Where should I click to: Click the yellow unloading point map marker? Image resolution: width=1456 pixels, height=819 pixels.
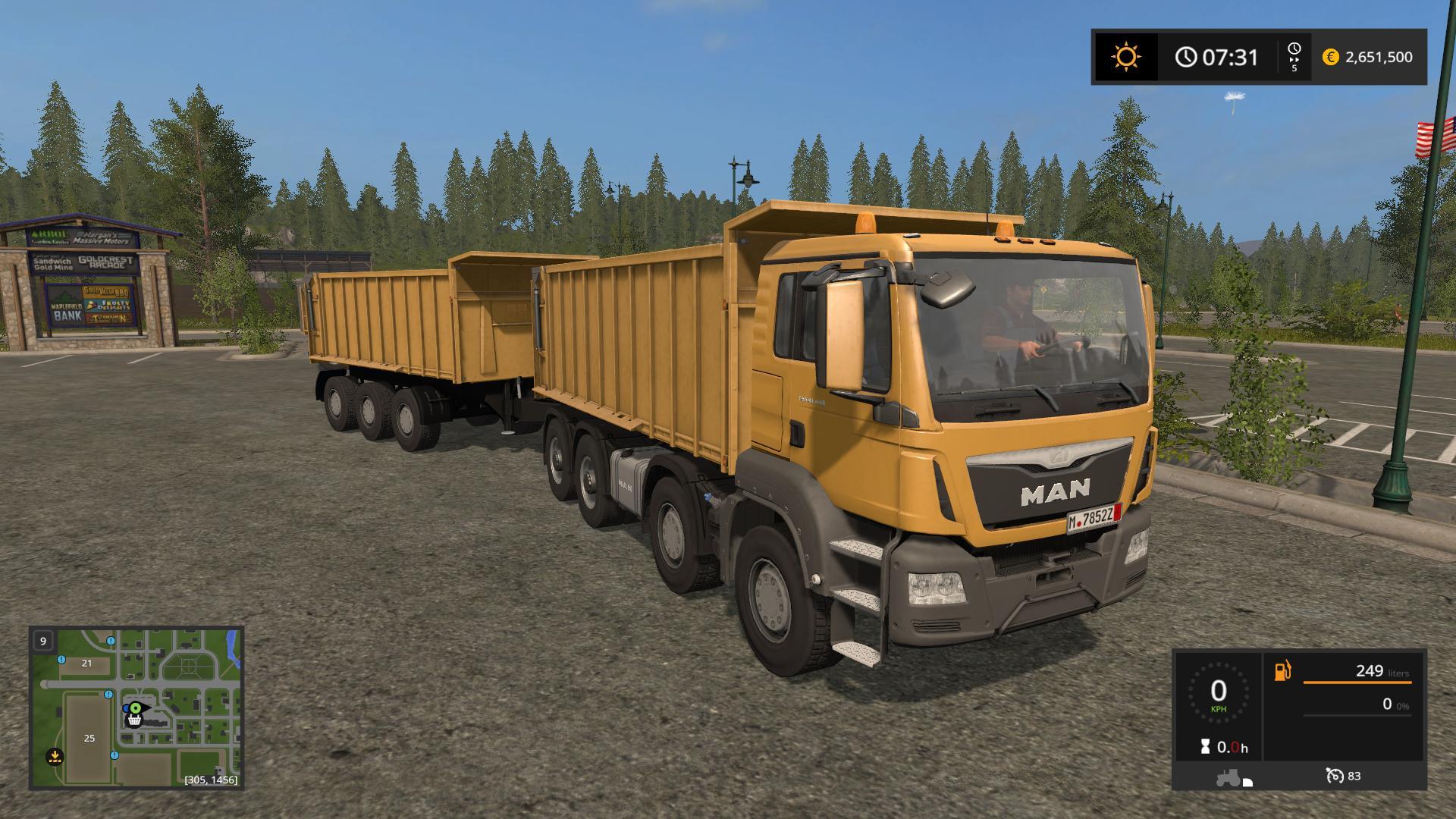55,755
